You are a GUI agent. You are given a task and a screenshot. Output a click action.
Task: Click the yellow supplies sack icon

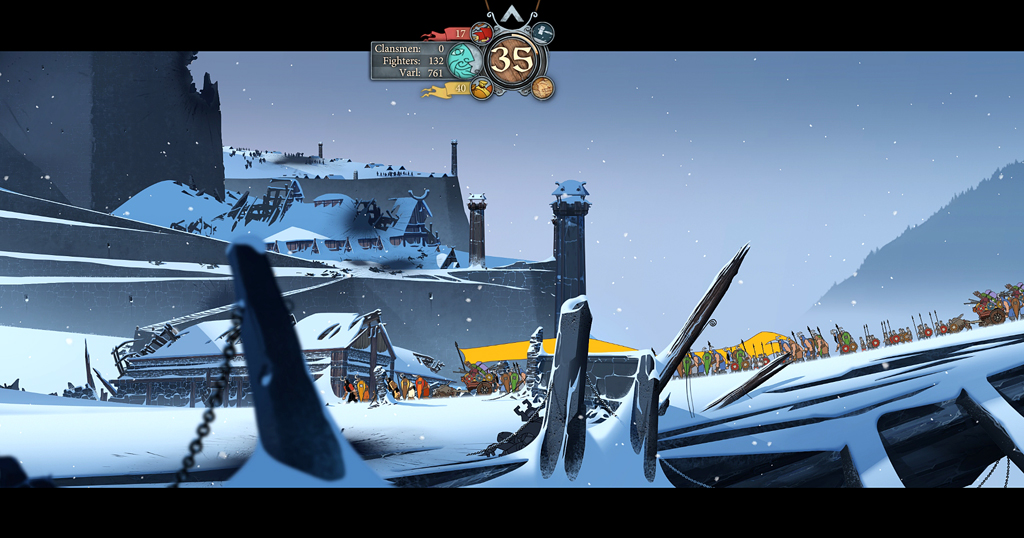point(481,89)
